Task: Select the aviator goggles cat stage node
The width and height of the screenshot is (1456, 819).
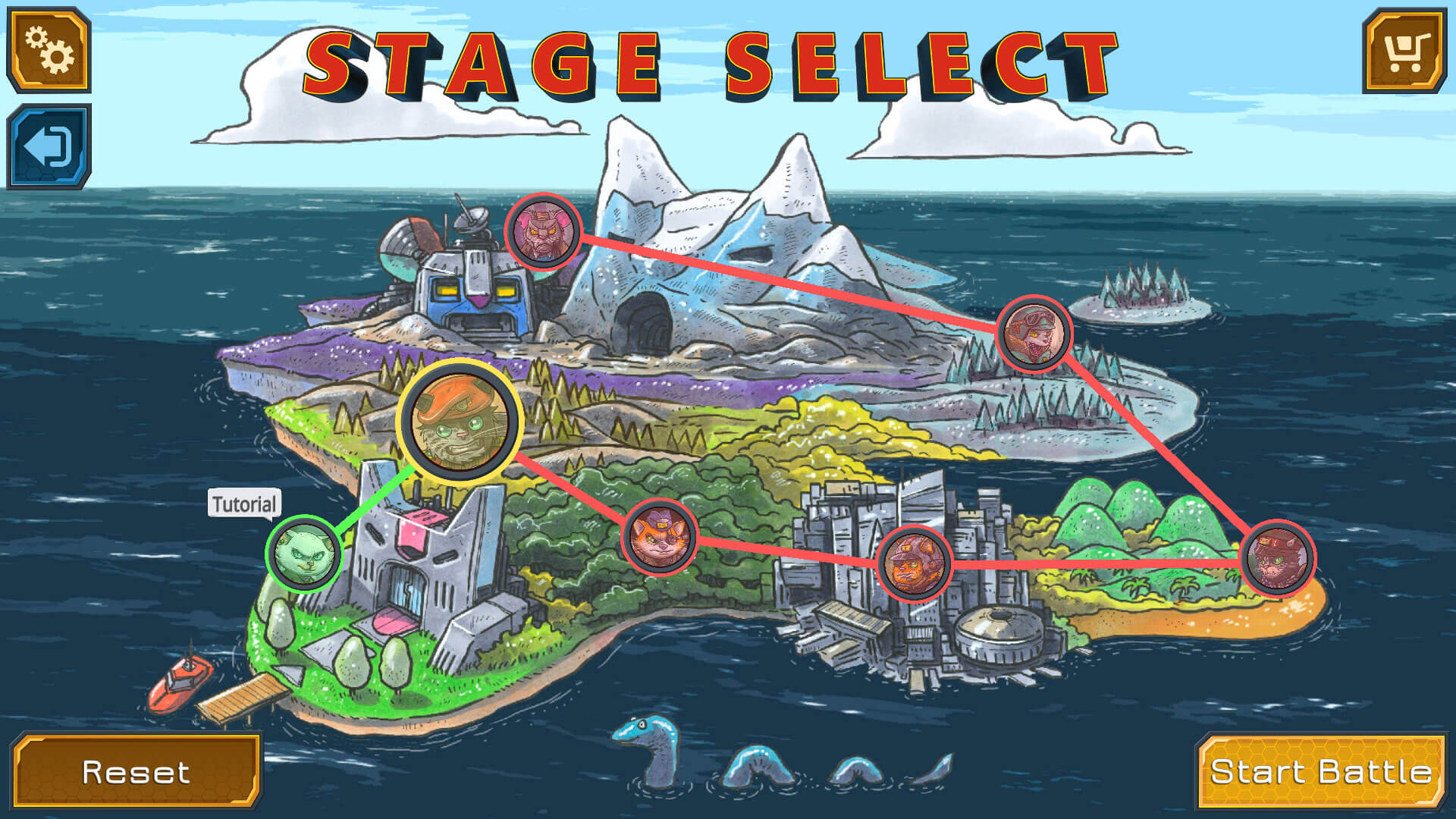Action: 1035,334
